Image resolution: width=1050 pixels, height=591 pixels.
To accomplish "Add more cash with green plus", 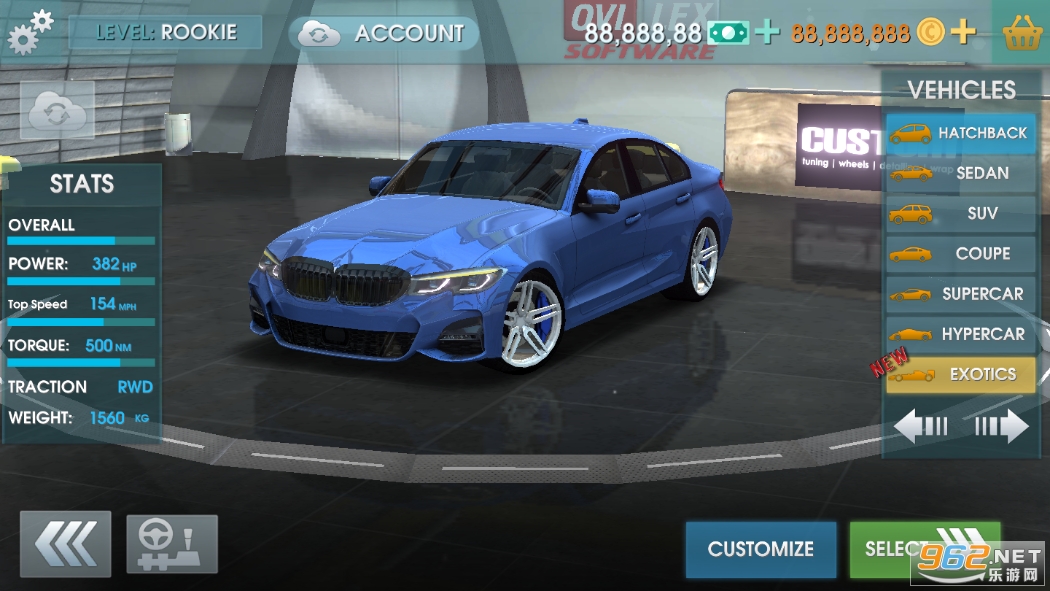I will [x=767, y=33].
